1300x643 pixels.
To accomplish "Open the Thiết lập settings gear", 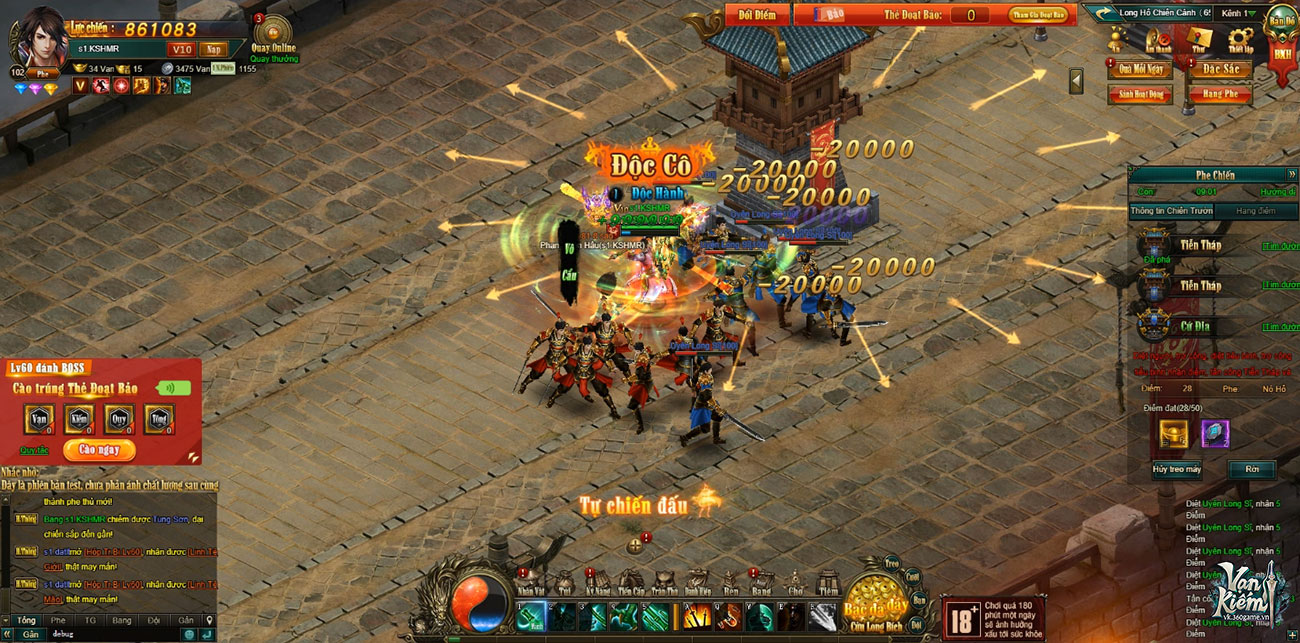I will pos(1240,42).
